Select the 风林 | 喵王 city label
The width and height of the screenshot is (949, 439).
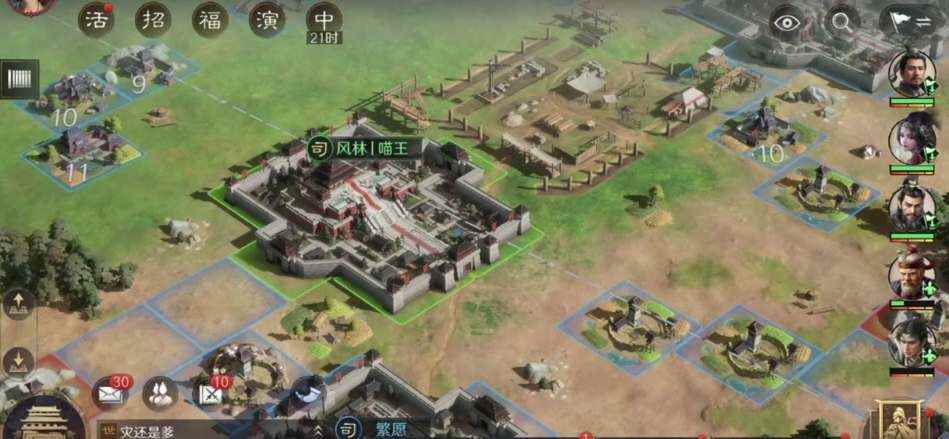361,149
